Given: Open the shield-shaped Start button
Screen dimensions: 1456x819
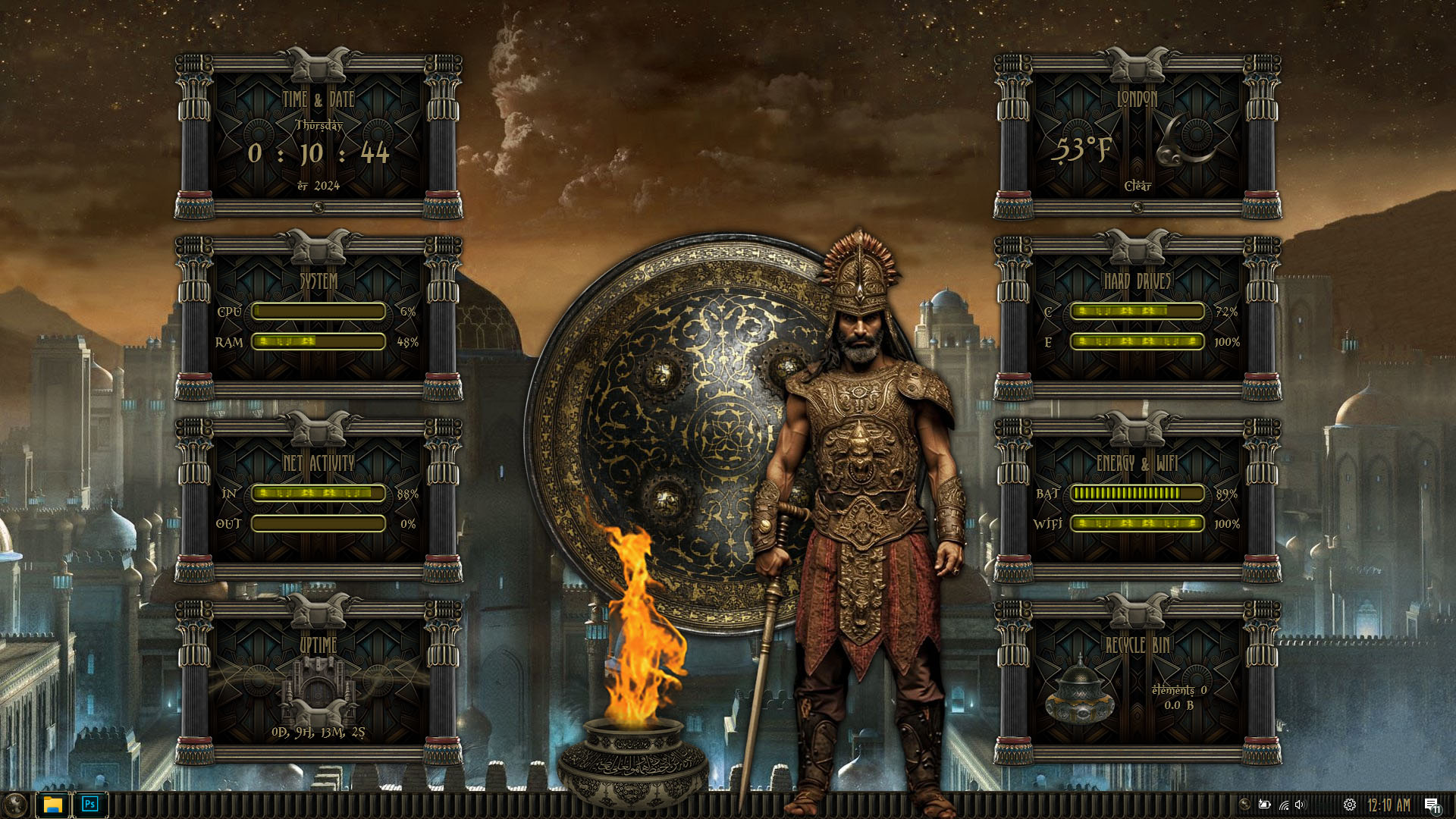Looking at the screenshot, I should click(14, 805).
